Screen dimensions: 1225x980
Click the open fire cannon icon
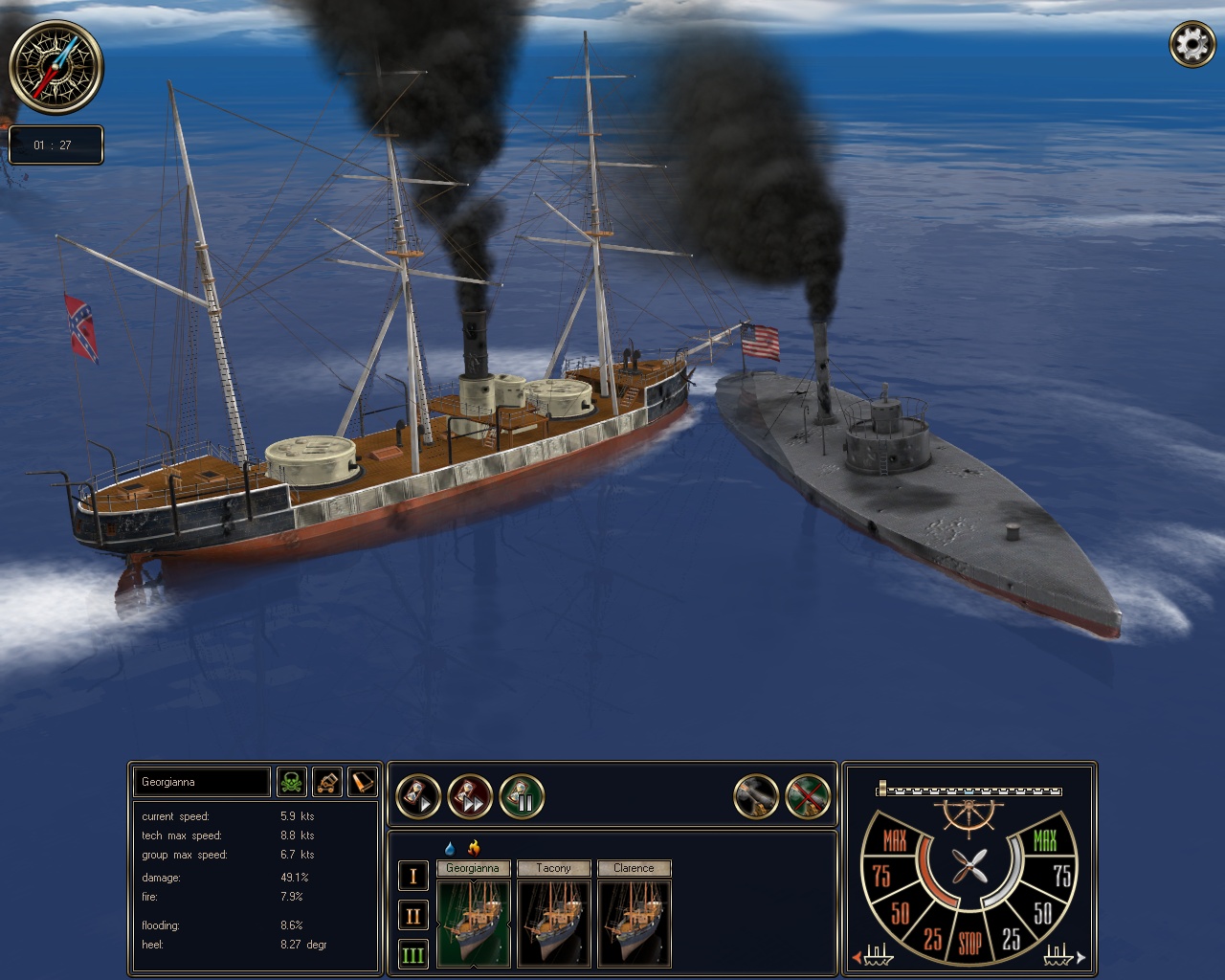757,796
